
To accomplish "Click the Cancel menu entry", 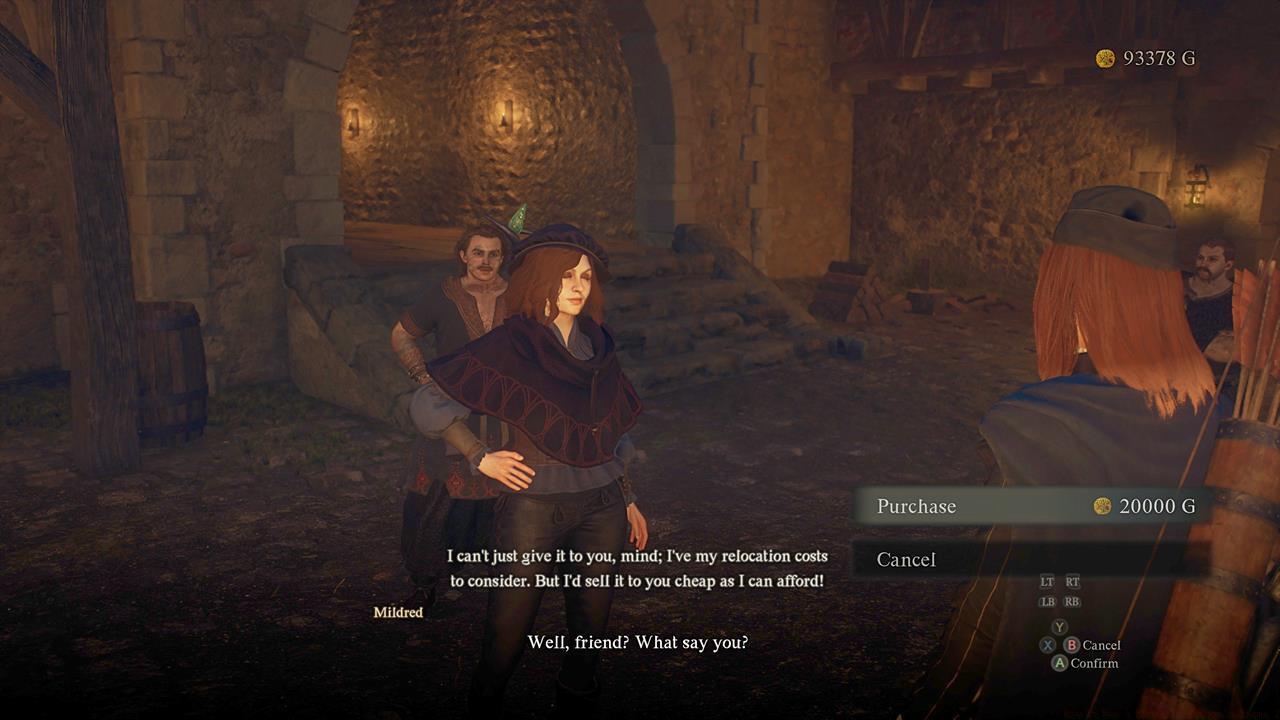I will click(906, 560).
